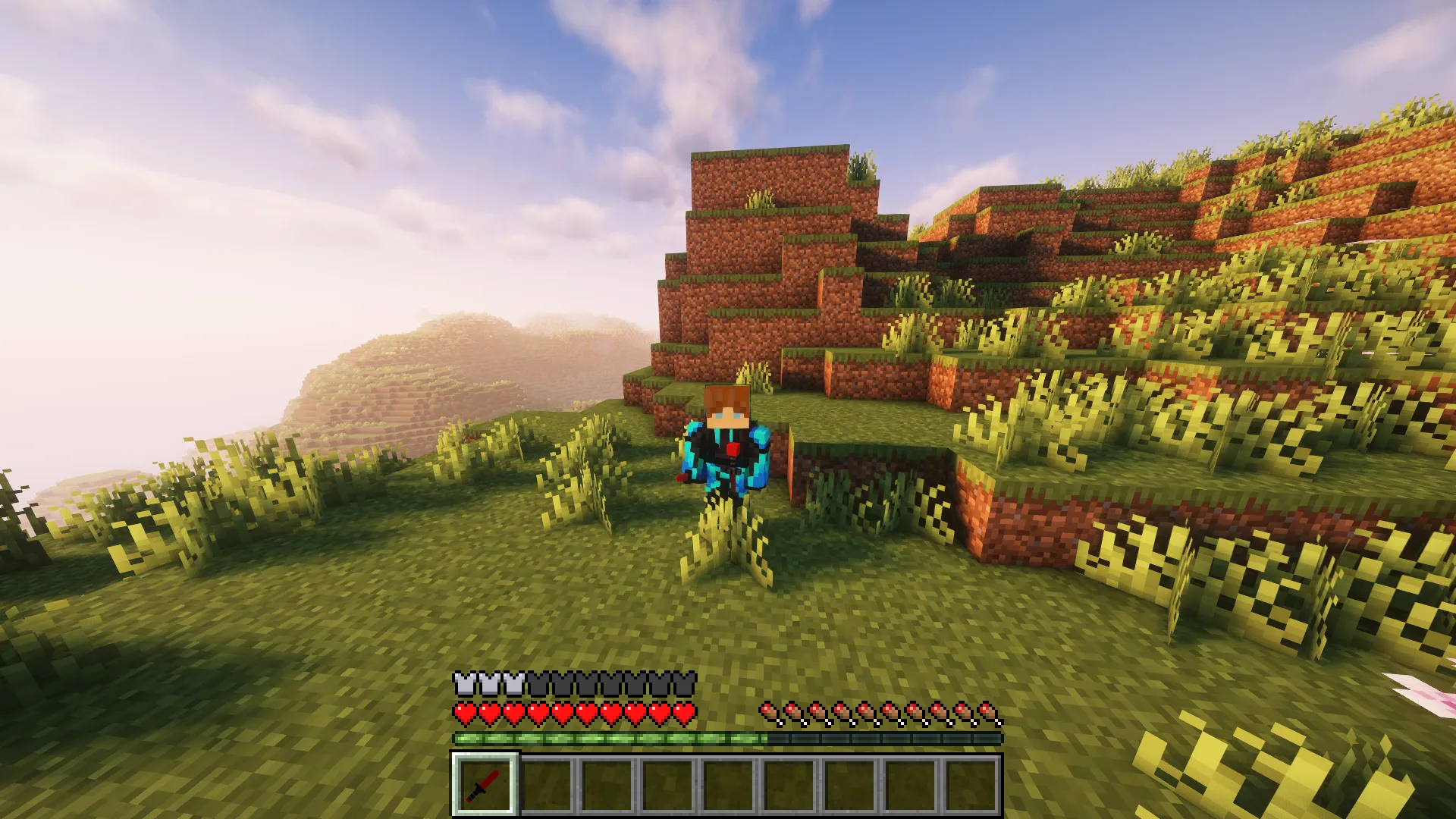Click the green filled portion of the XP bar

(607, 736)
